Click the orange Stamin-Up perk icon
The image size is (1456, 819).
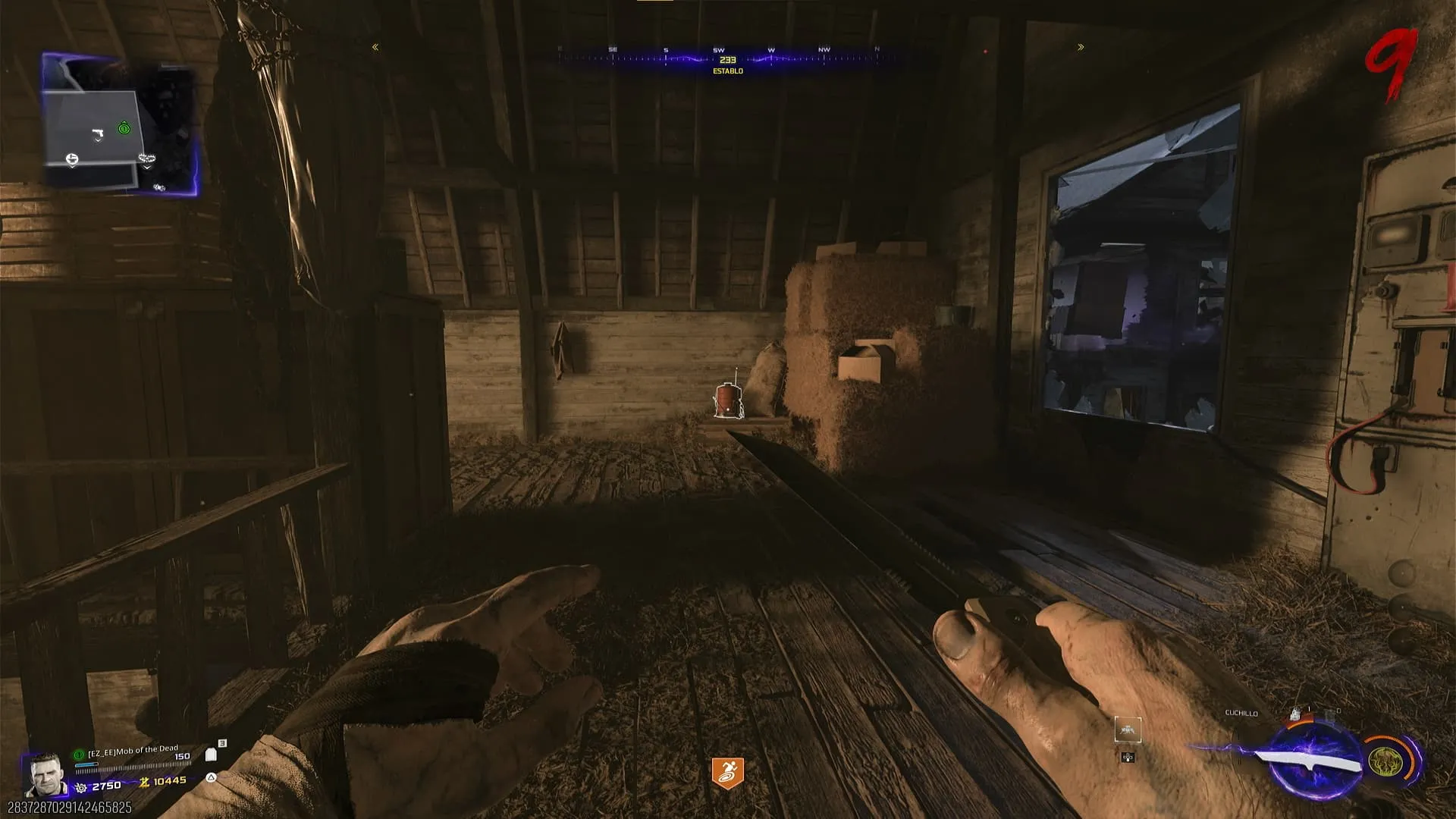point(727,773)
